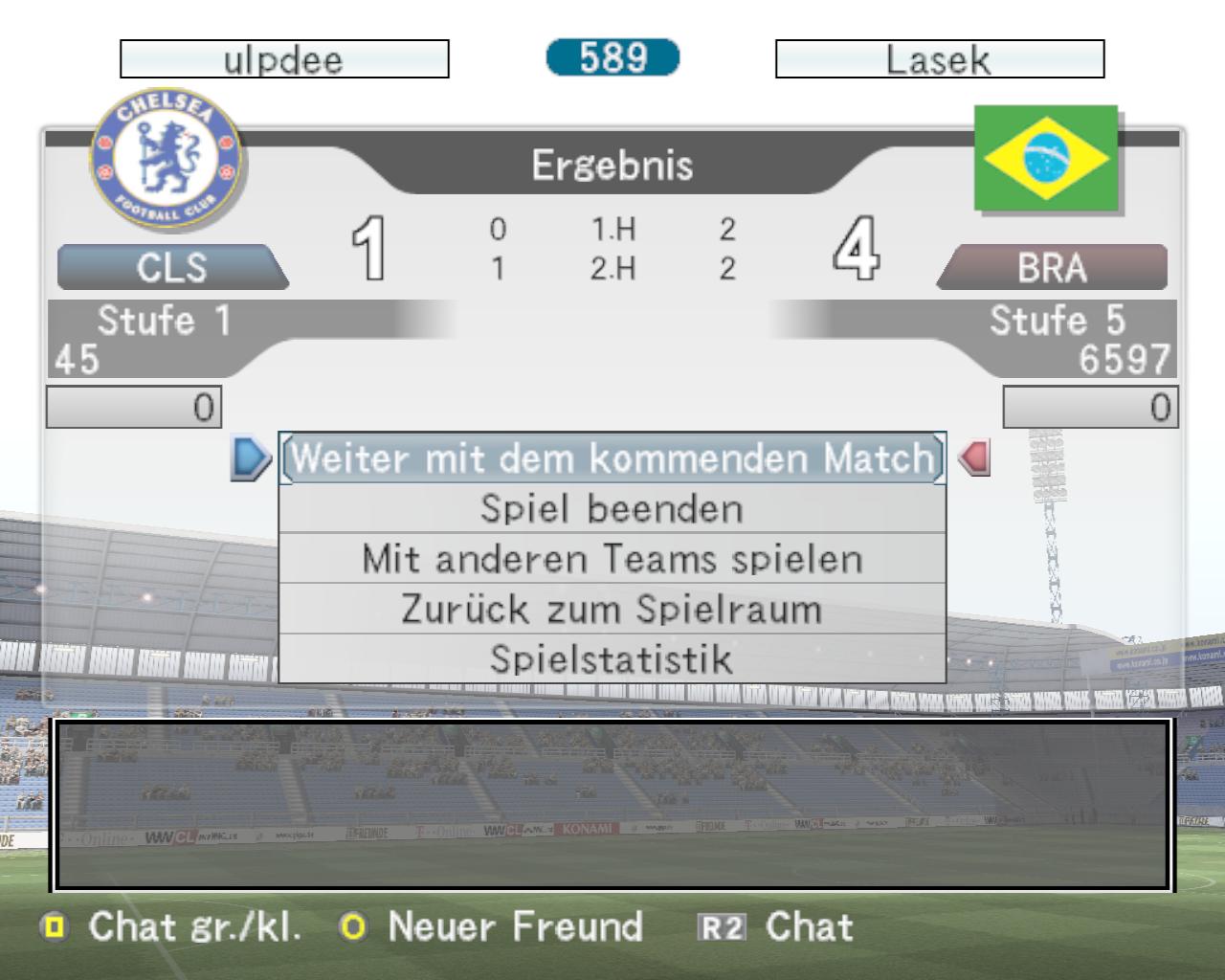Choose the 'Spiel beenden' option
This screenshot has height=980, width=1225.
[612, 508]
